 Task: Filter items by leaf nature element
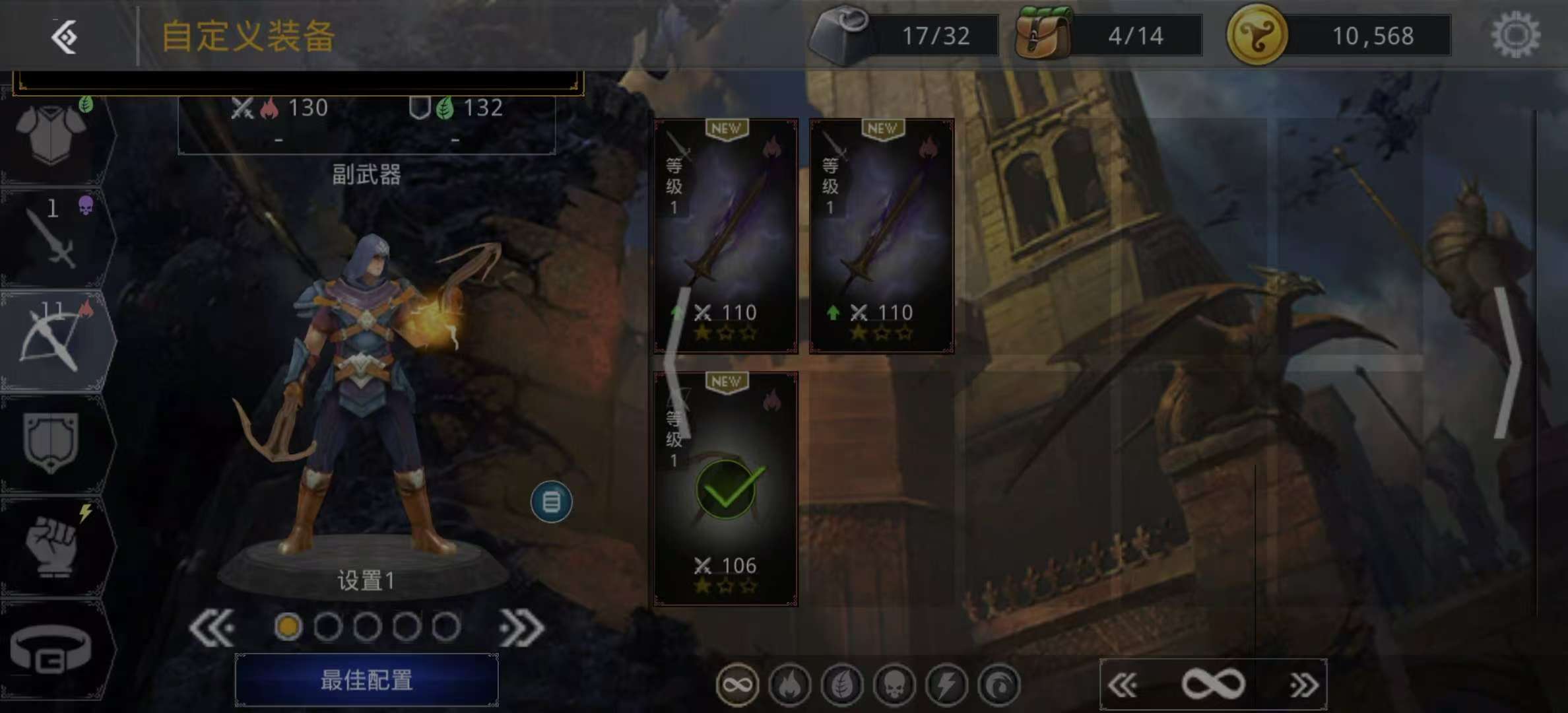pyautogui.click(x=842, y=685)
